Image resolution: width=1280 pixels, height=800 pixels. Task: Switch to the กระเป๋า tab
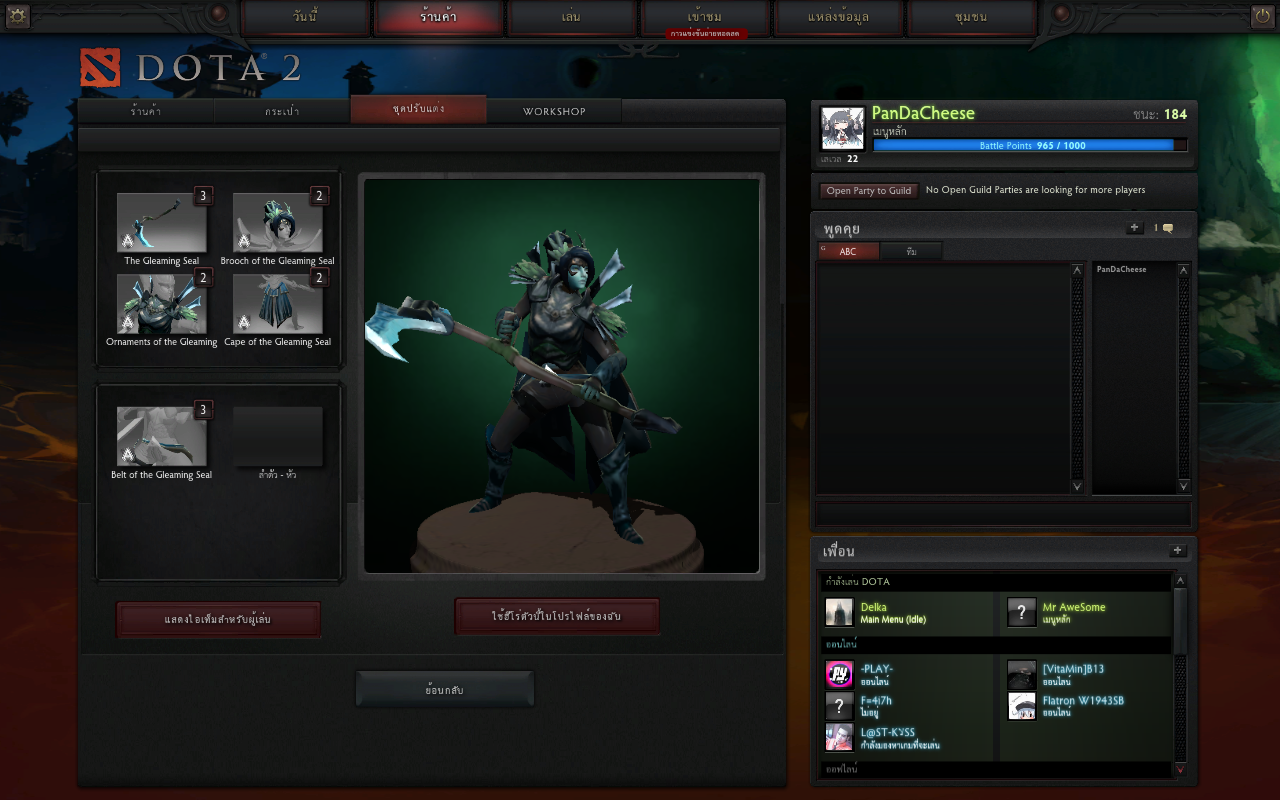[x=282, y=111]
